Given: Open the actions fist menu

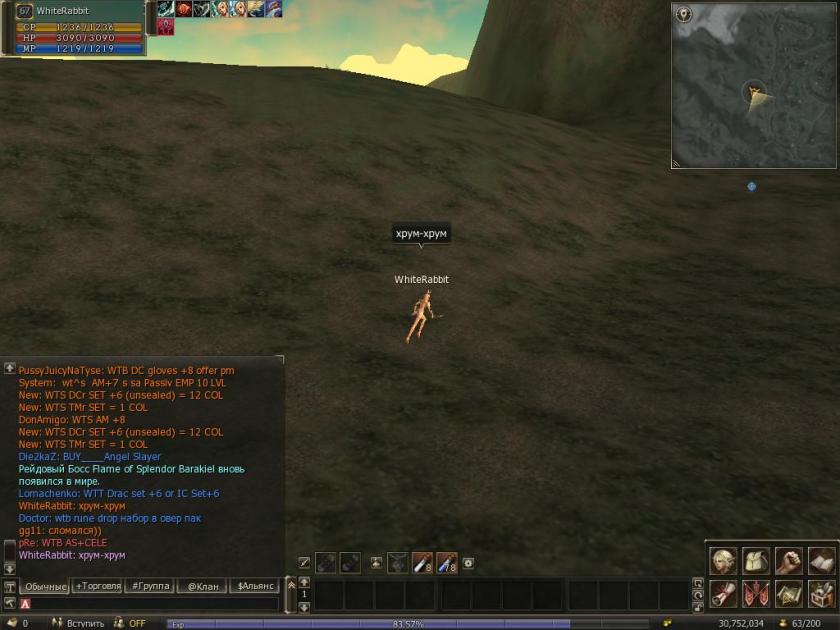Looking at the screenshot, I should point(788,562).
